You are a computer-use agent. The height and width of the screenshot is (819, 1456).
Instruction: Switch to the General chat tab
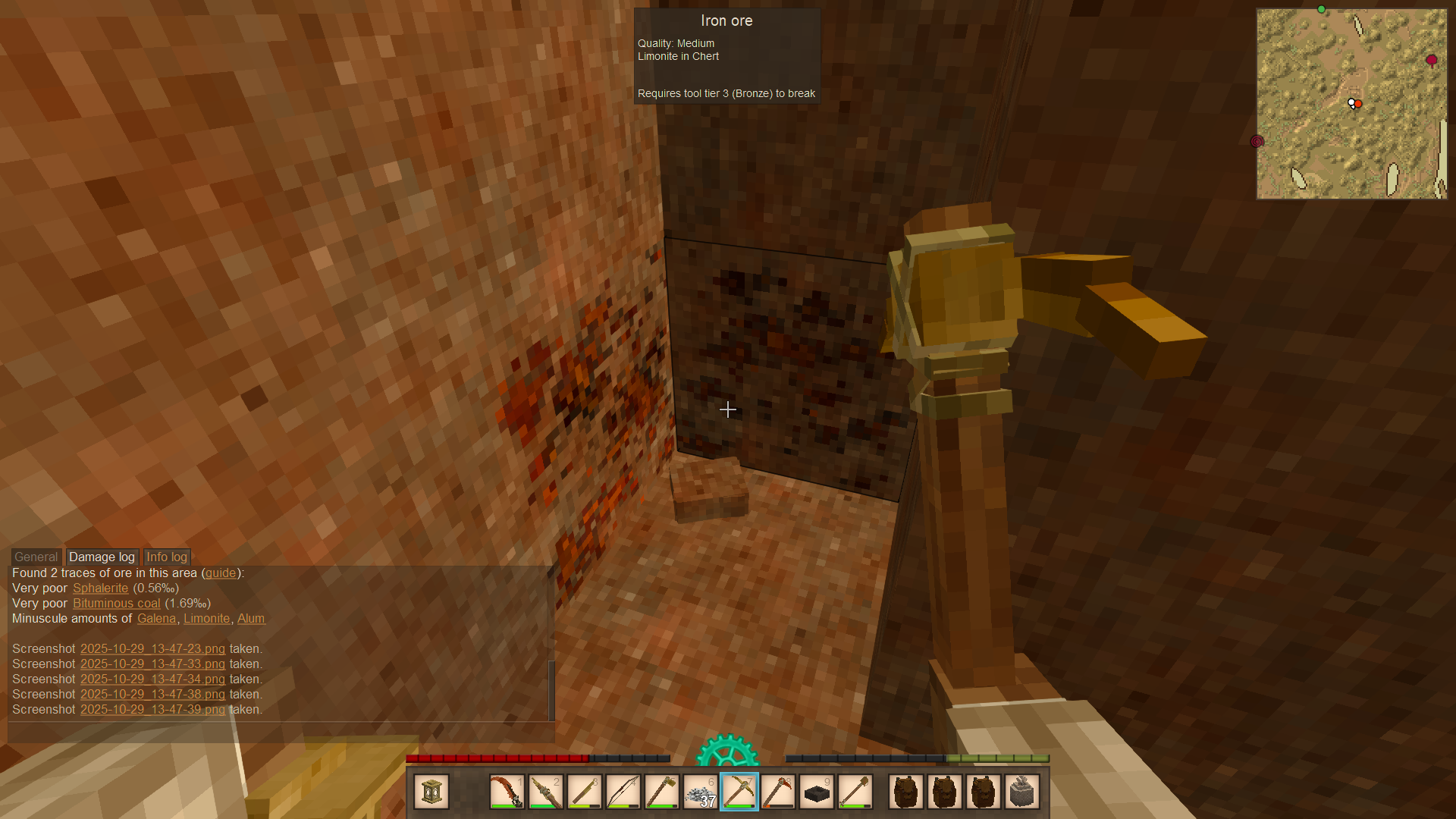click(36, 557)
